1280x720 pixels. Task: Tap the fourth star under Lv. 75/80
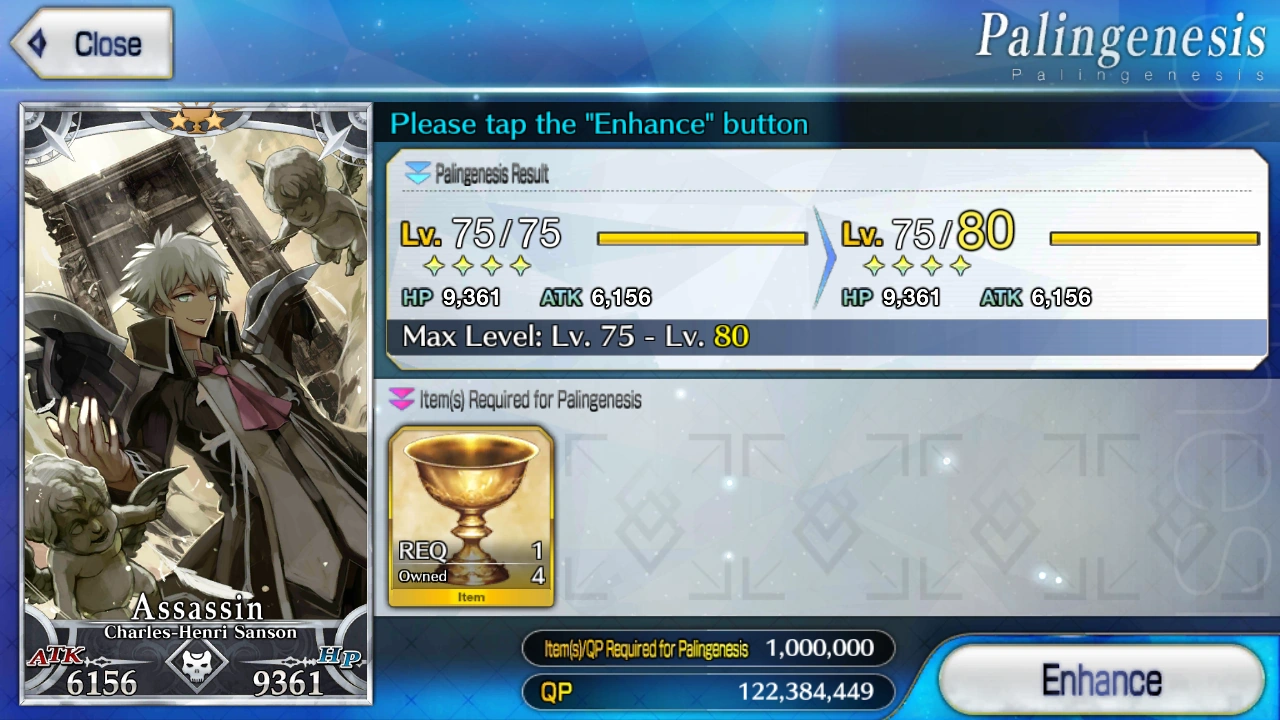pyautogui.click(x=961, y=265)
